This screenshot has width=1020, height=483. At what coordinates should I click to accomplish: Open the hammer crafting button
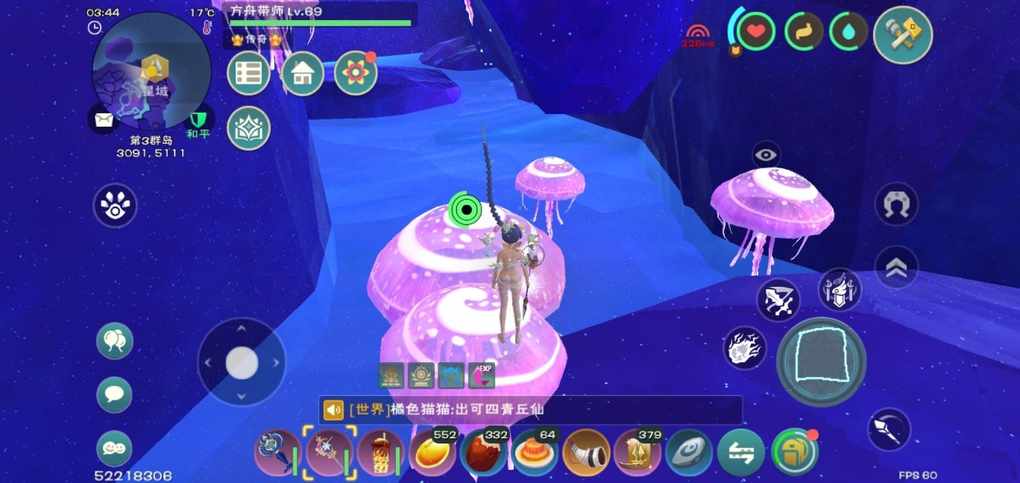[x=903, y=34]
